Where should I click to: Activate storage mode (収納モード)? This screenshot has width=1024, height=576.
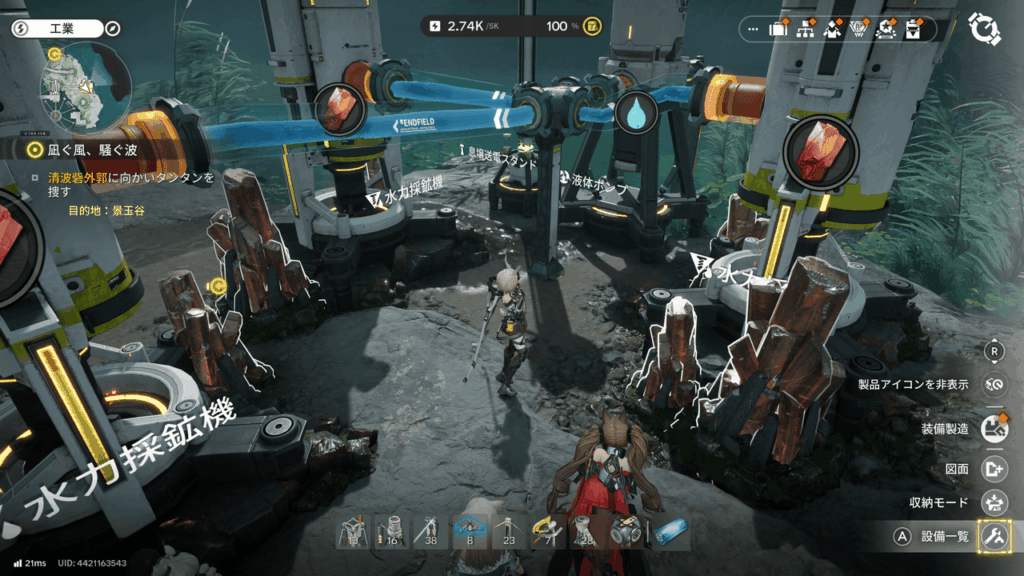point(994,502)
